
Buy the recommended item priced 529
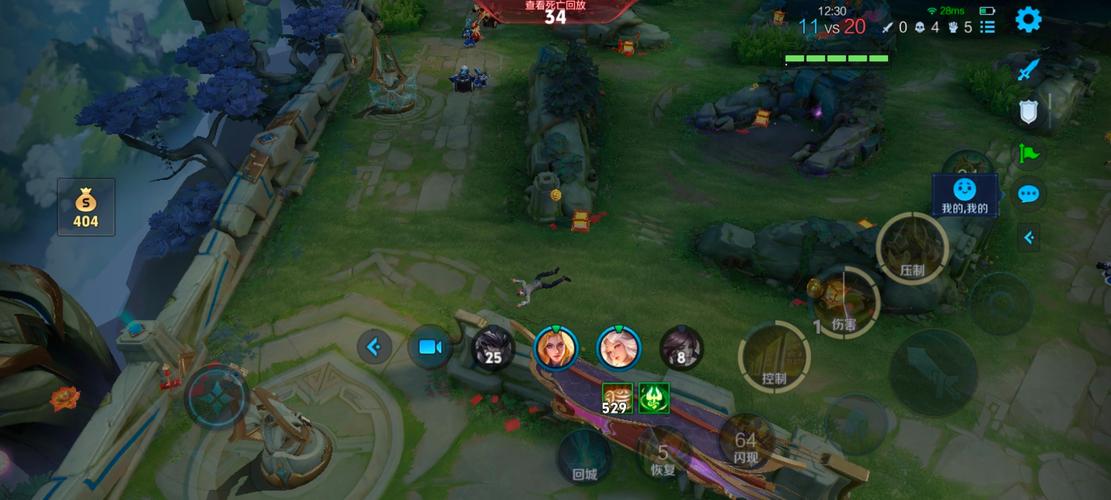tap(615, 398)
